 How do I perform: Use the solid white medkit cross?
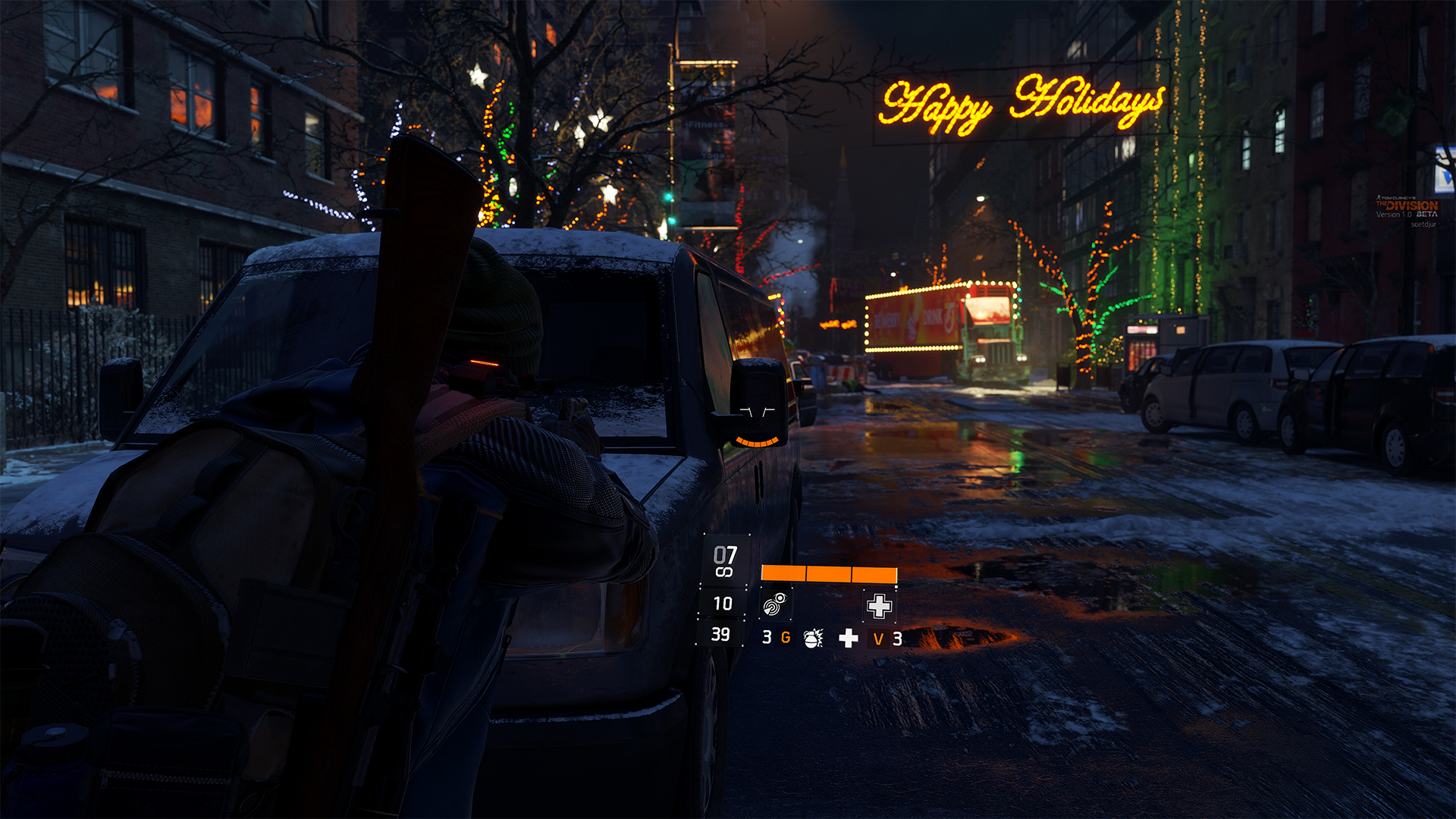tap(849, 639)
